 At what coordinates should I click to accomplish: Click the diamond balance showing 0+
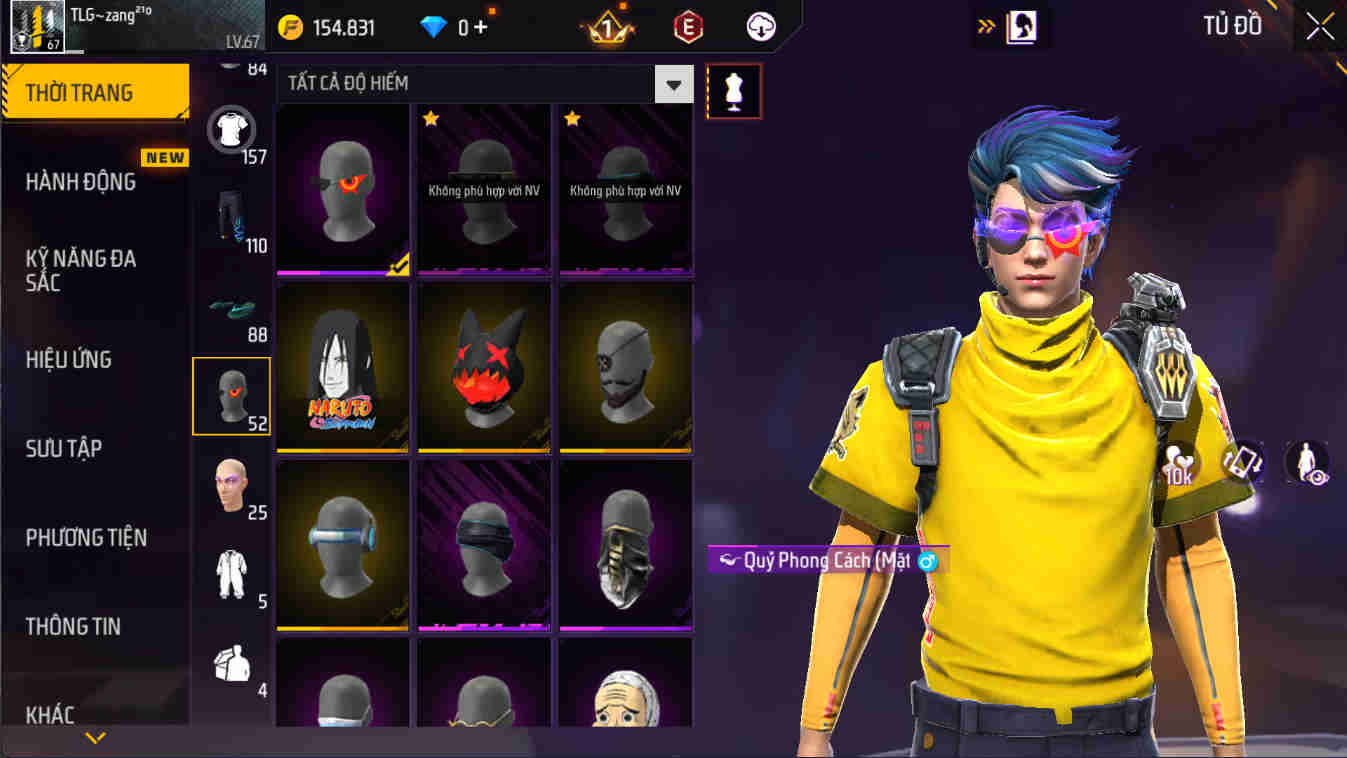pos(455,27)
